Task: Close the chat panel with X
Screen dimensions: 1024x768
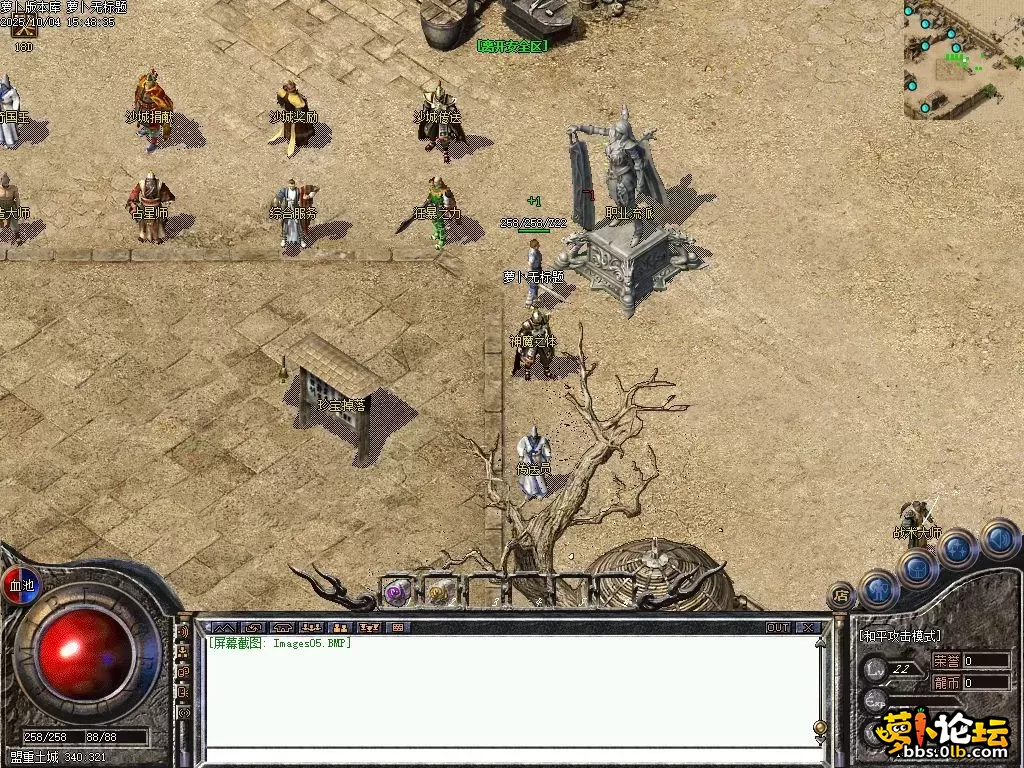Action: click(808, 628)
